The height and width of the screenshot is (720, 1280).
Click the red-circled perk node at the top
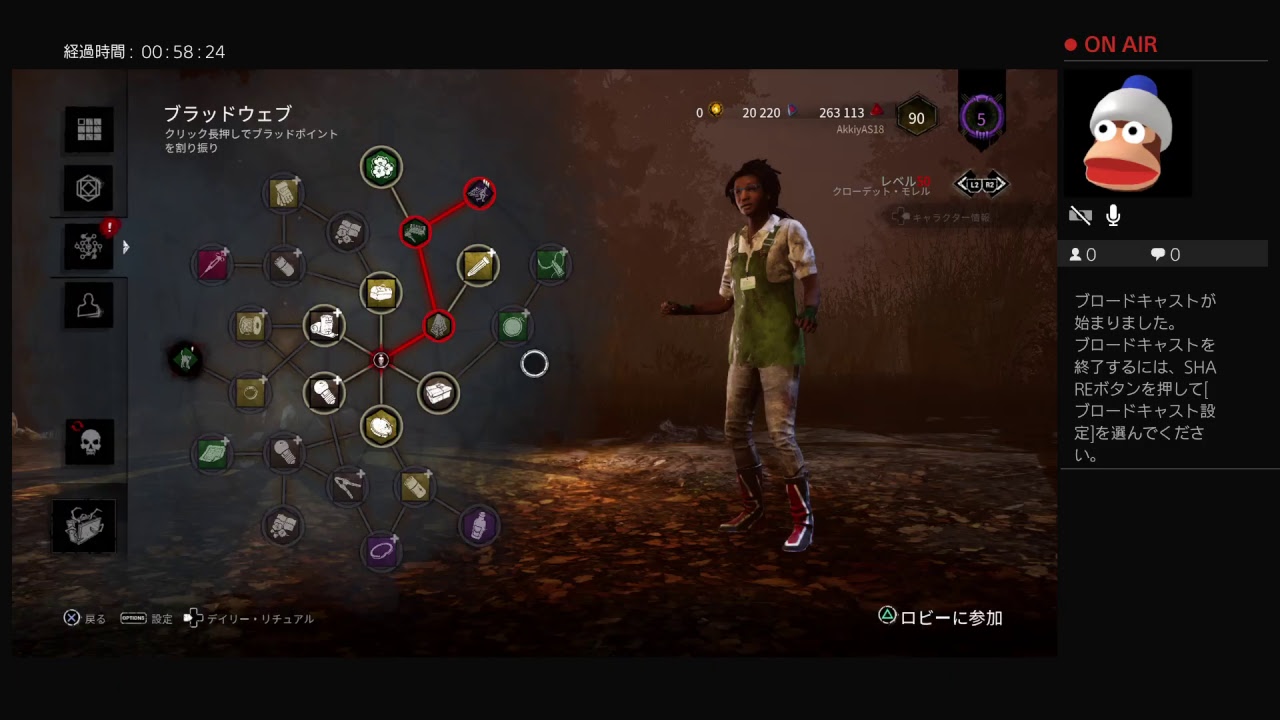(x=479, y=194)
